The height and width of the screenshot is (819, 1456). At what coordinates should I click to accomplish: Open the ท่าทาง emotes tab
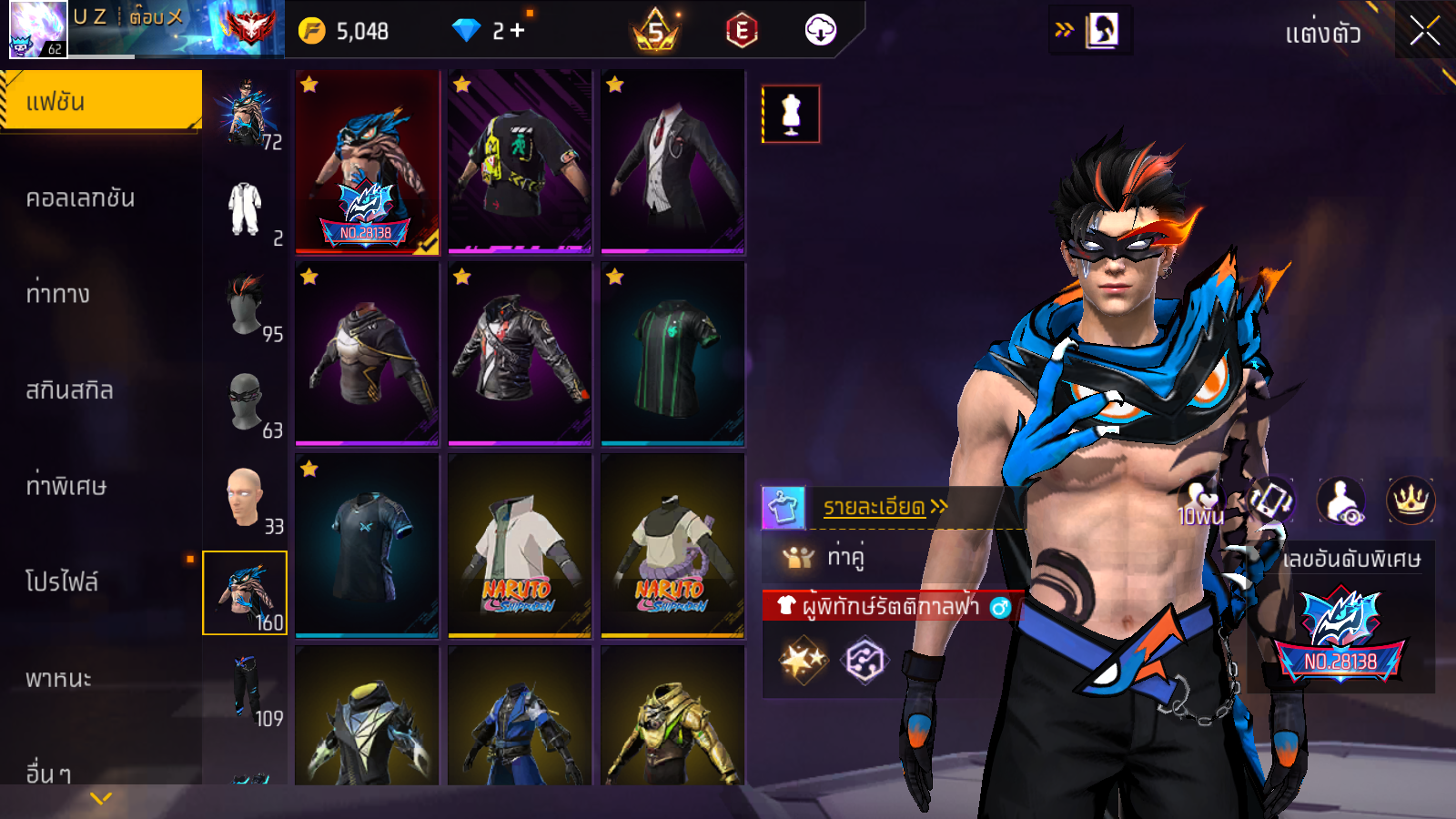click(58, 294)
